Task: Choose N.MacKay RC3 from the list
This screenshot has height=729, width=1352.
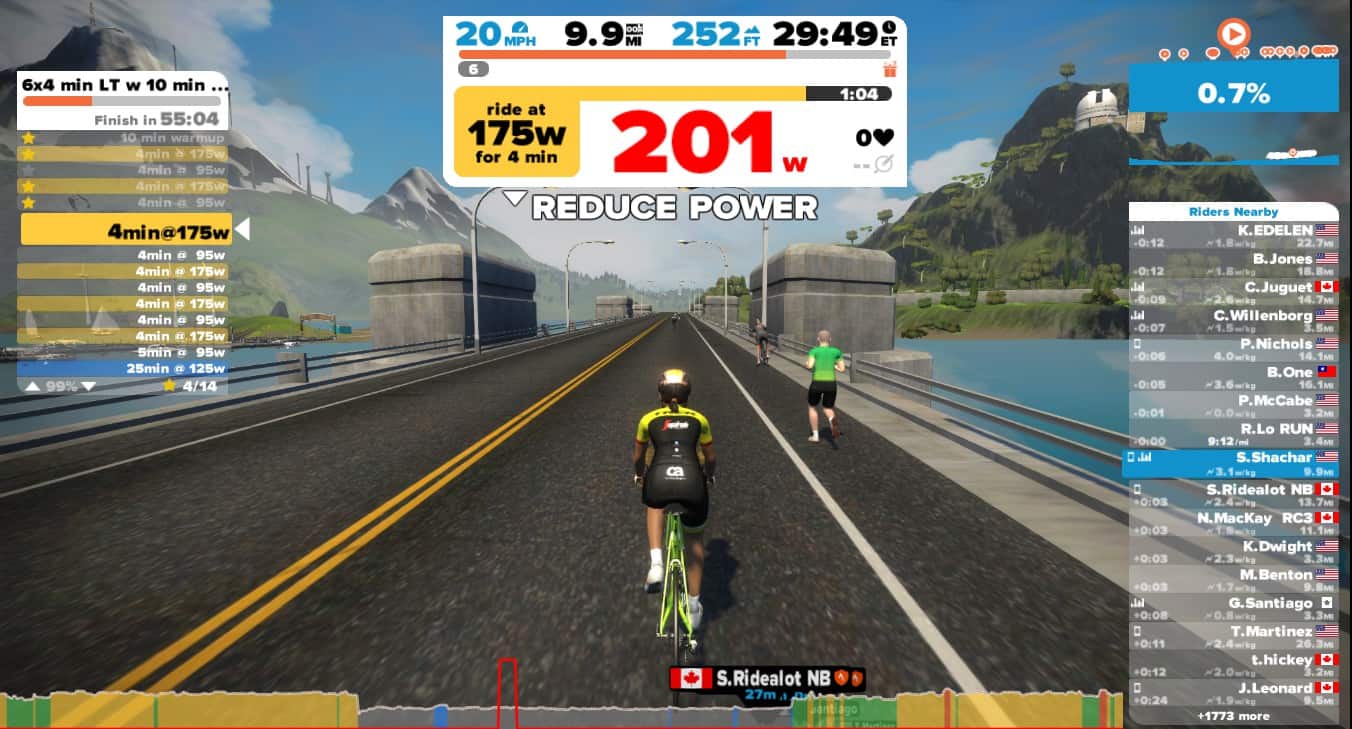Action: [x=1233, y=523]
